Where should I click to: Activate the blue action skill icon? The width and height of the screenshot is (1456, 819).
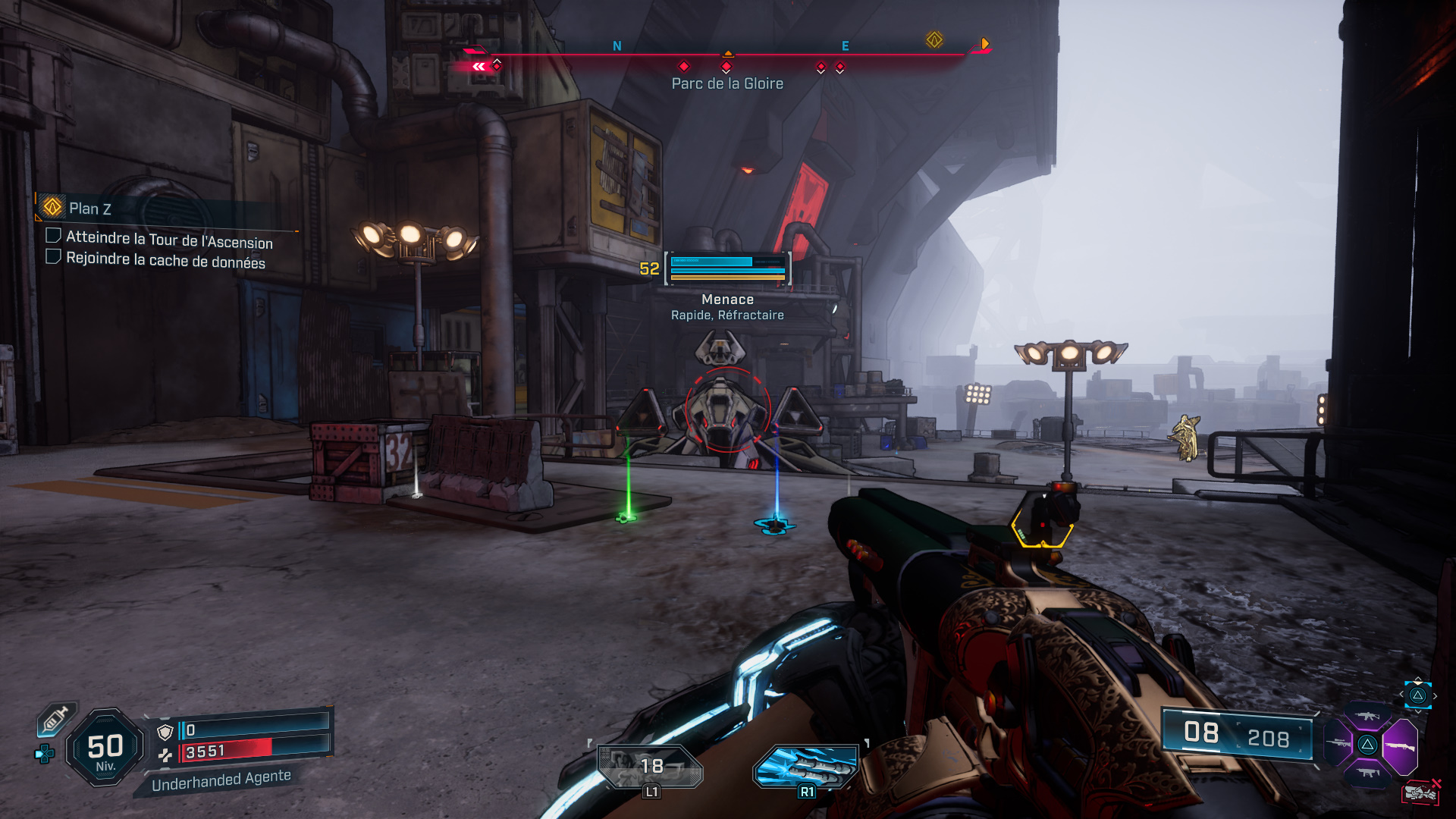coord(807,766)
